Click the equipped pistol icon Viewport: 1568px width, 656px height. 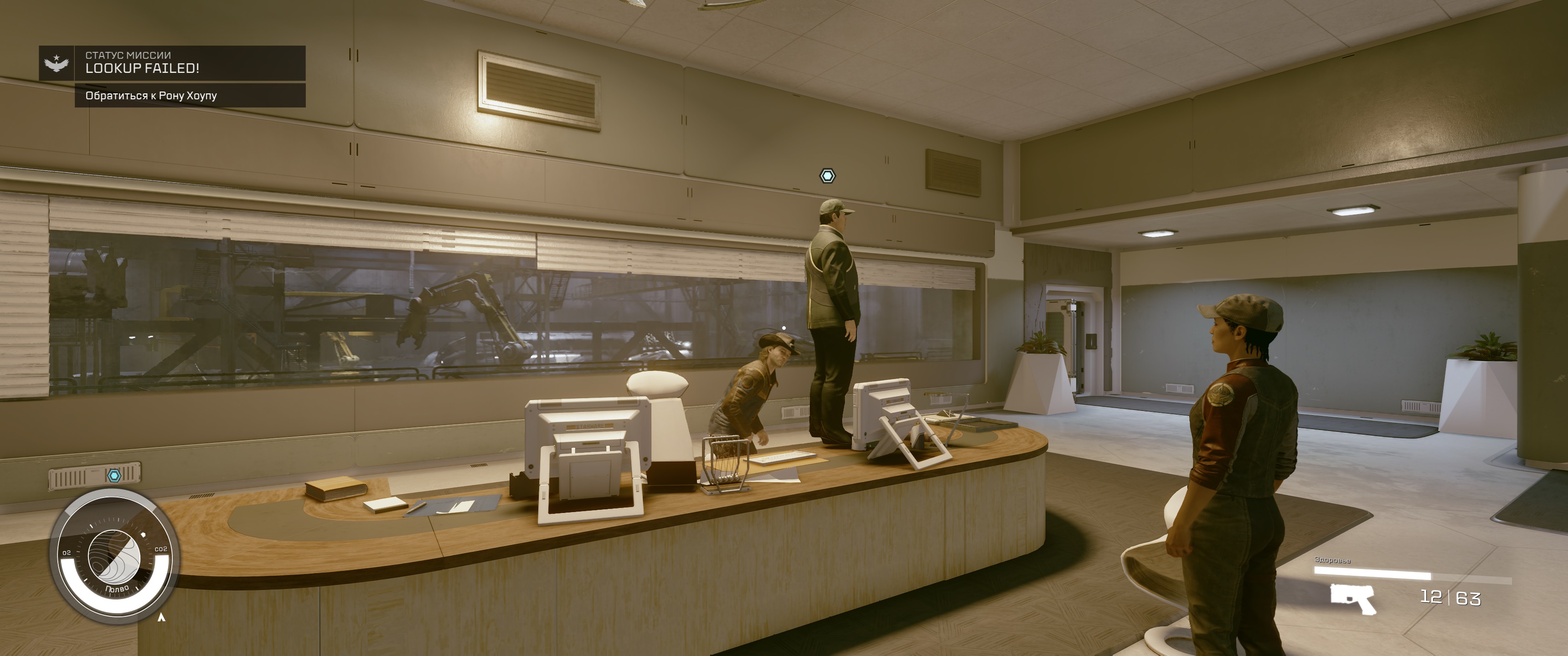coord(1352,598)
